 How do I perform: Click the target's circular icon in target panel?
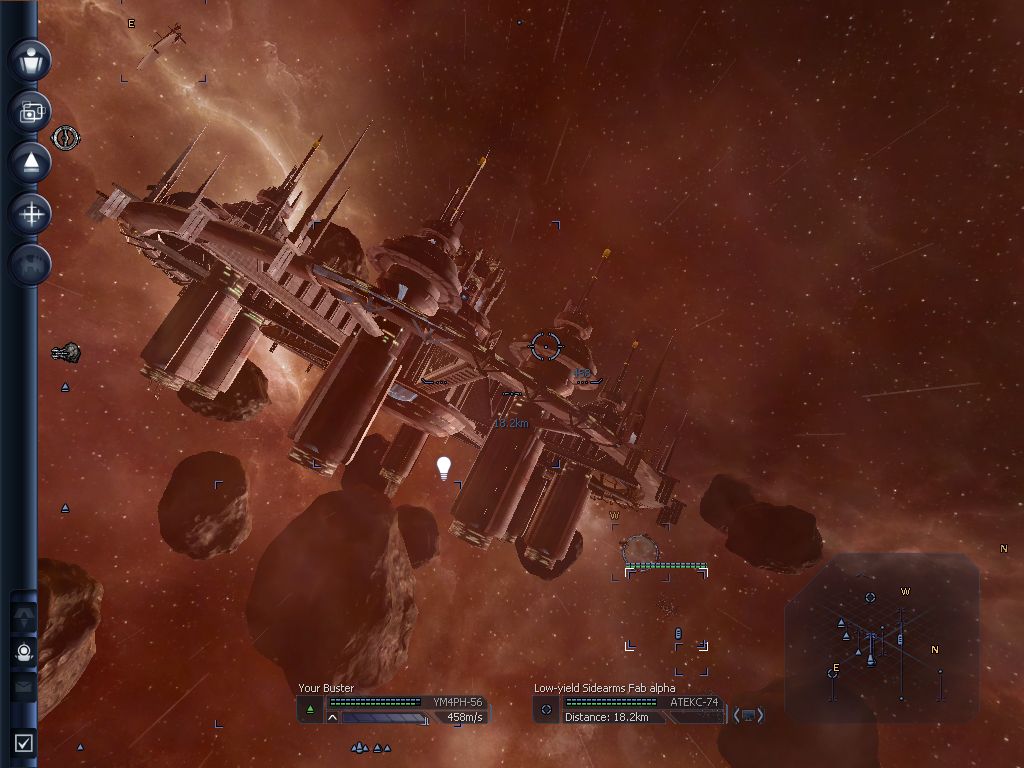[545, 710]
